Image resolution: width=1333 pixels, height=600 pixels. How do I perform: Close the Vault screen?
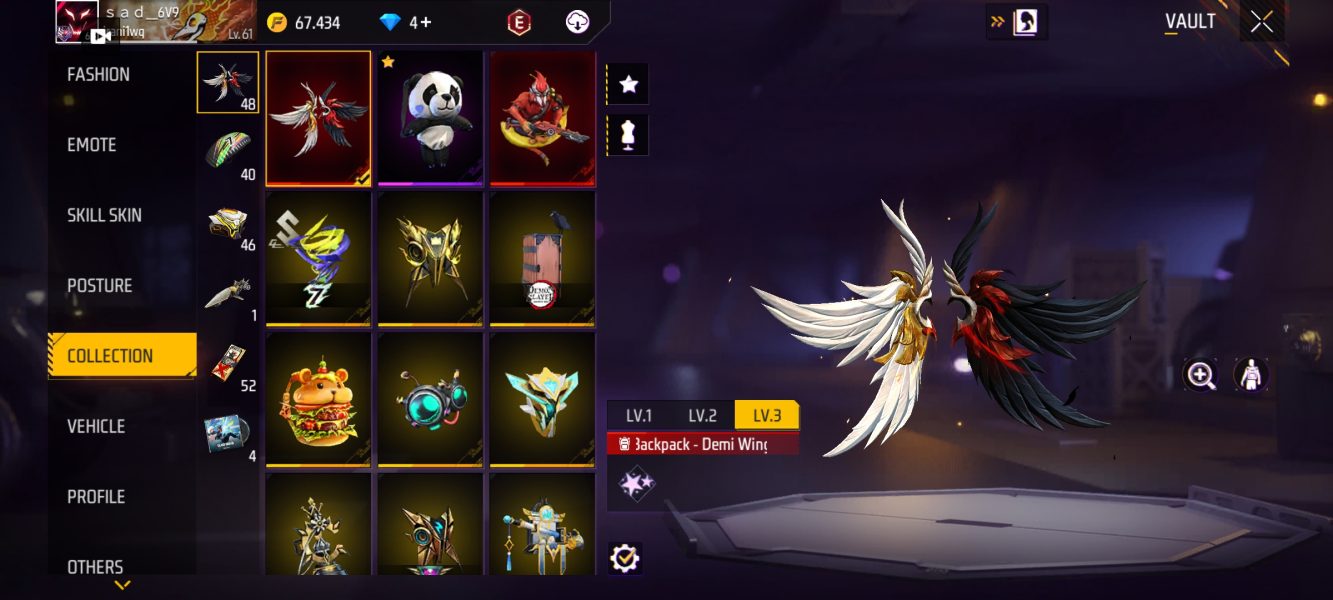(1261, 22)
